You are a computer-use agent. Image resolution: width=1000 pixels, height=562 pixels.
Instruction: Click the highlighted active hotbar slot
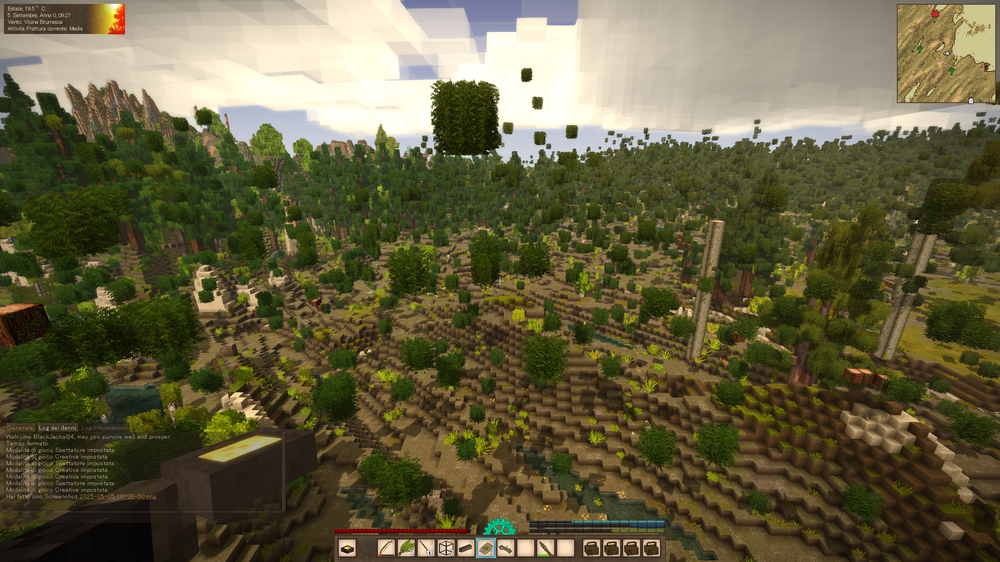[x=486, y=548]
